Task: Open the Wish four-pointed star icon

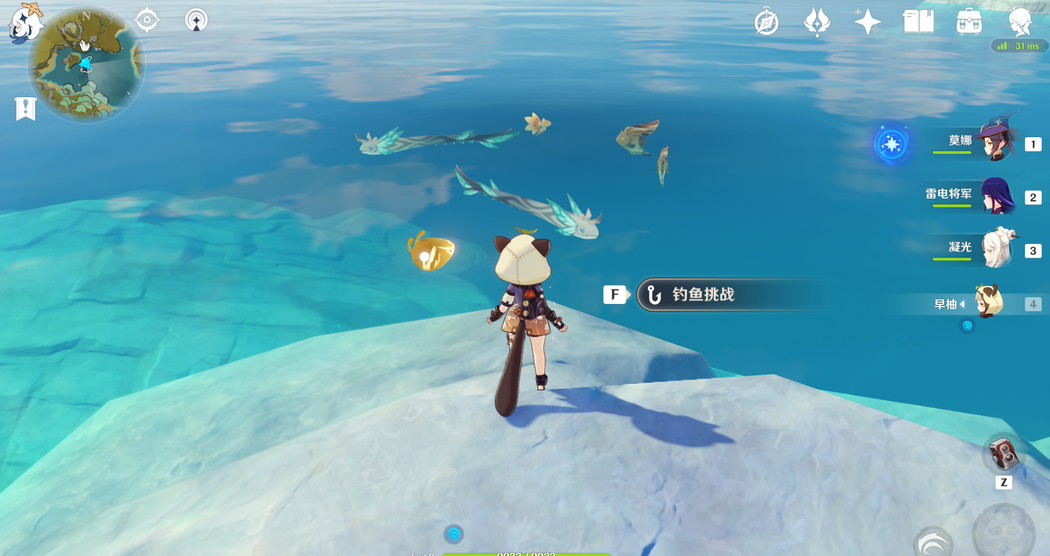Action: click(867, 21)
